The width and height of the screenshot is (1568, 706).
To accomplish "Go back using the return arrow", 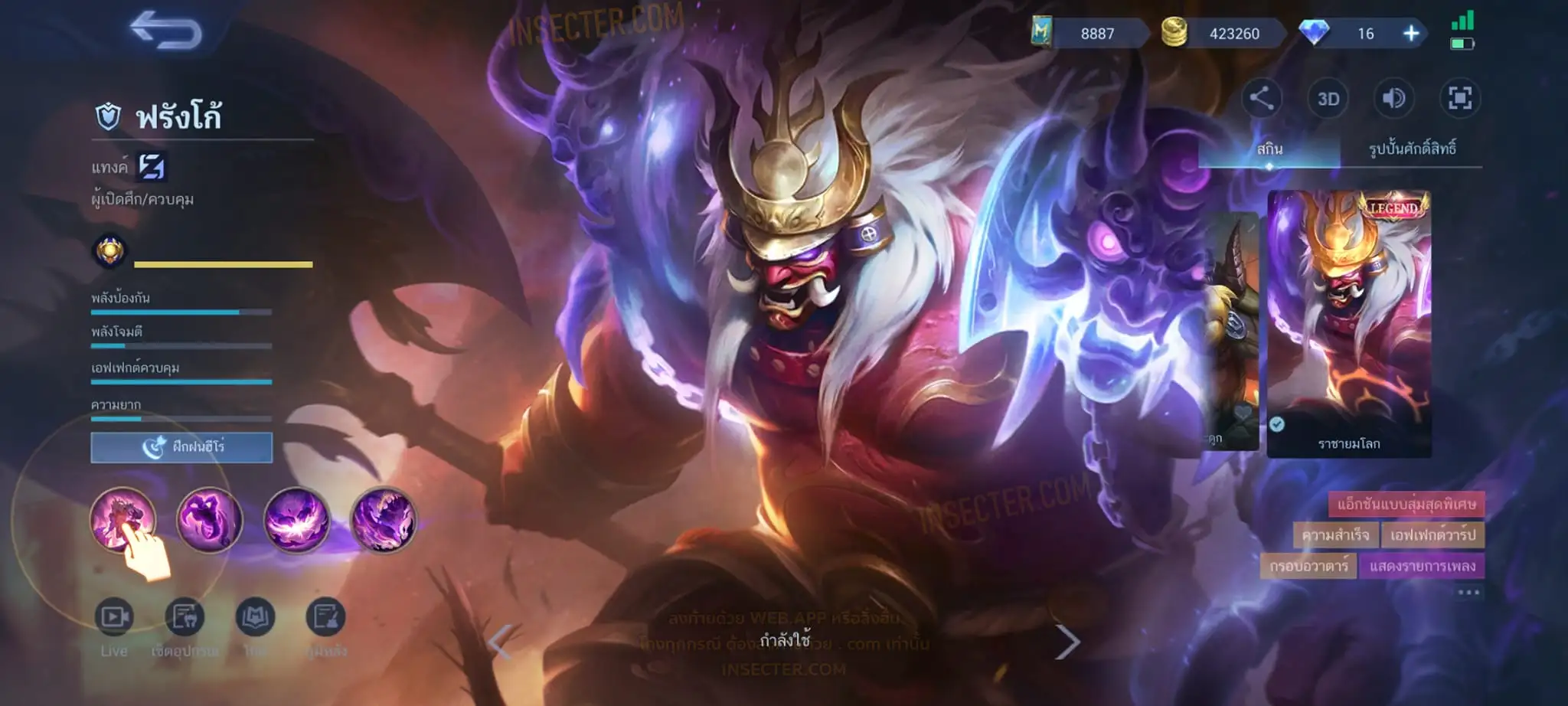I will click(166, 31).
